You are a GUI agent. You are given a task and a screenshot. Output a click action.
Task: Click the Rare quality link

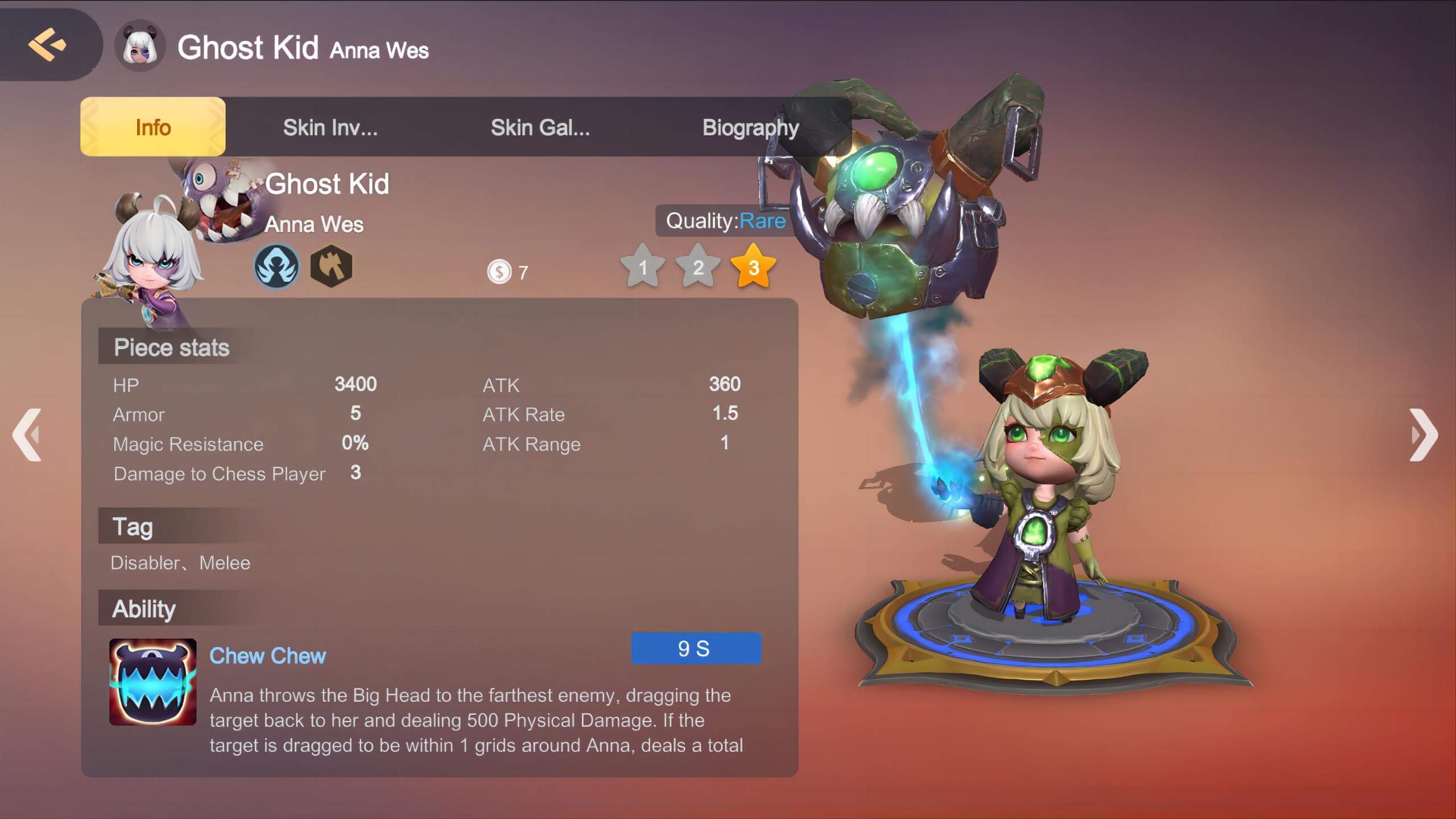point(763,221)
